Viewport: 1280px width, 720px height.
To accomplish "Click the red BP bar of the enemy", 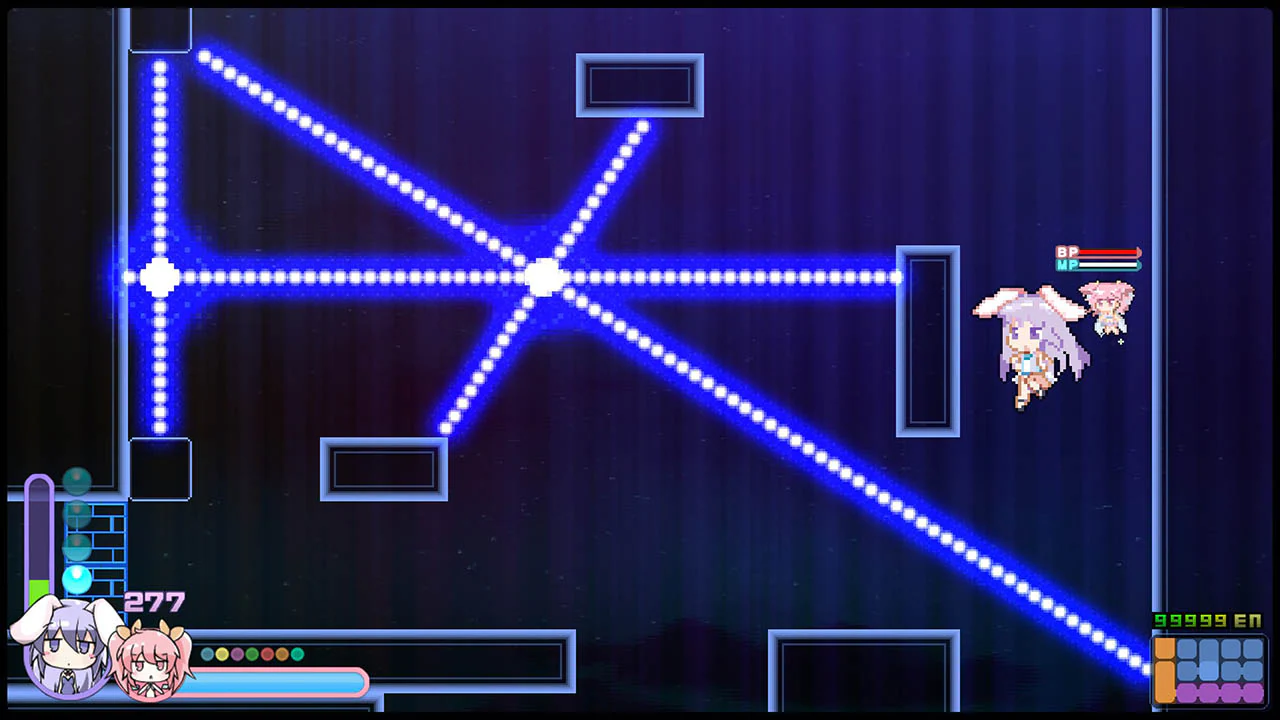I will coord(1108,252).
